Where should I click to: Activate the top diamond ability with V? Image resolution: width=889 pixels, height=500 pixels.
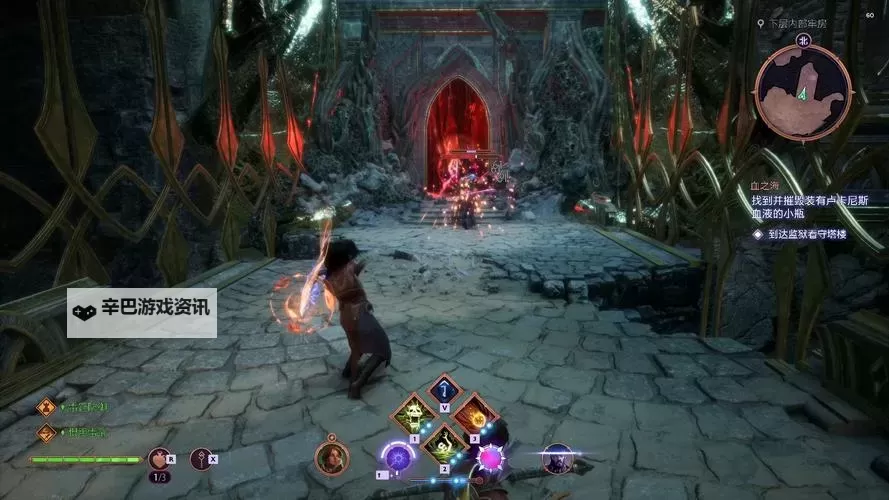(x=445, y=390)
